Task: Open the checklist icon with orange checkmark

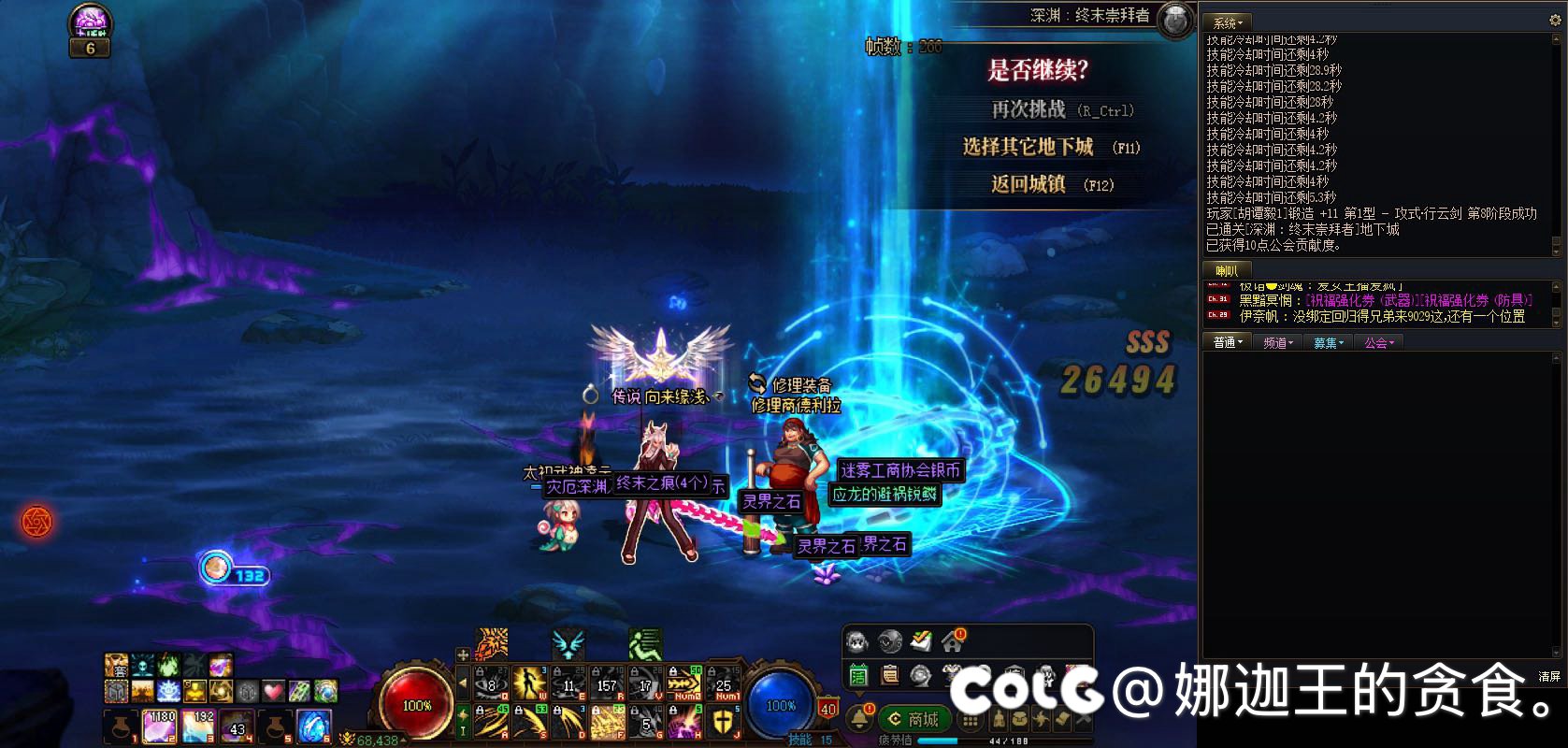Action: 921,641
